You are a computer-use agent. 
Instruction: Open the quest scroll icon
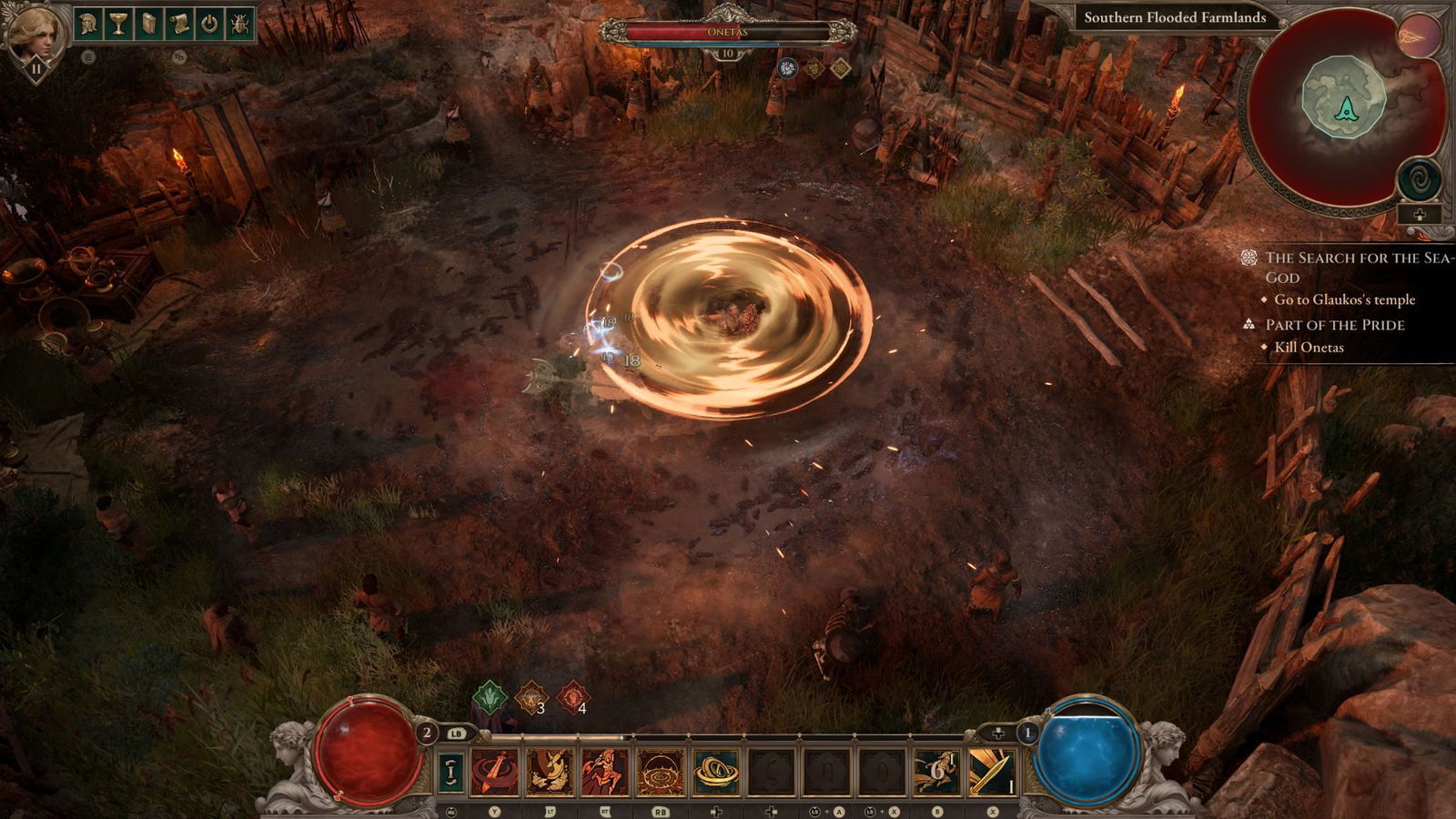[x=179, y=24]
